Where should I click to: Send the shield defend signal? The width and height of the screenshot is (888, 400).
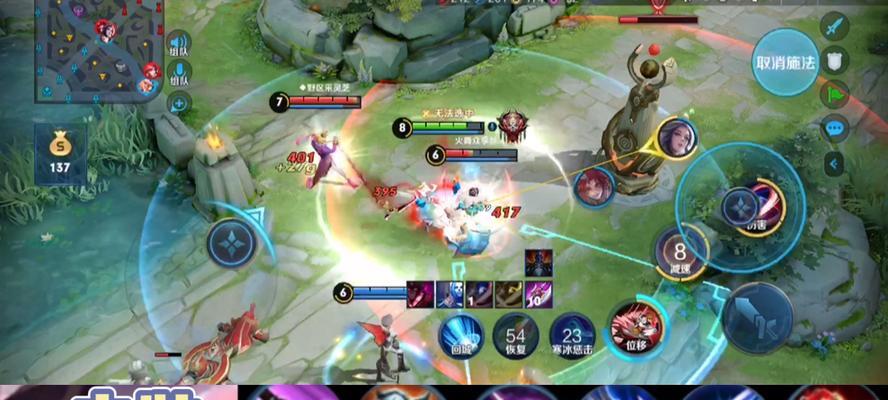point(835,60)
